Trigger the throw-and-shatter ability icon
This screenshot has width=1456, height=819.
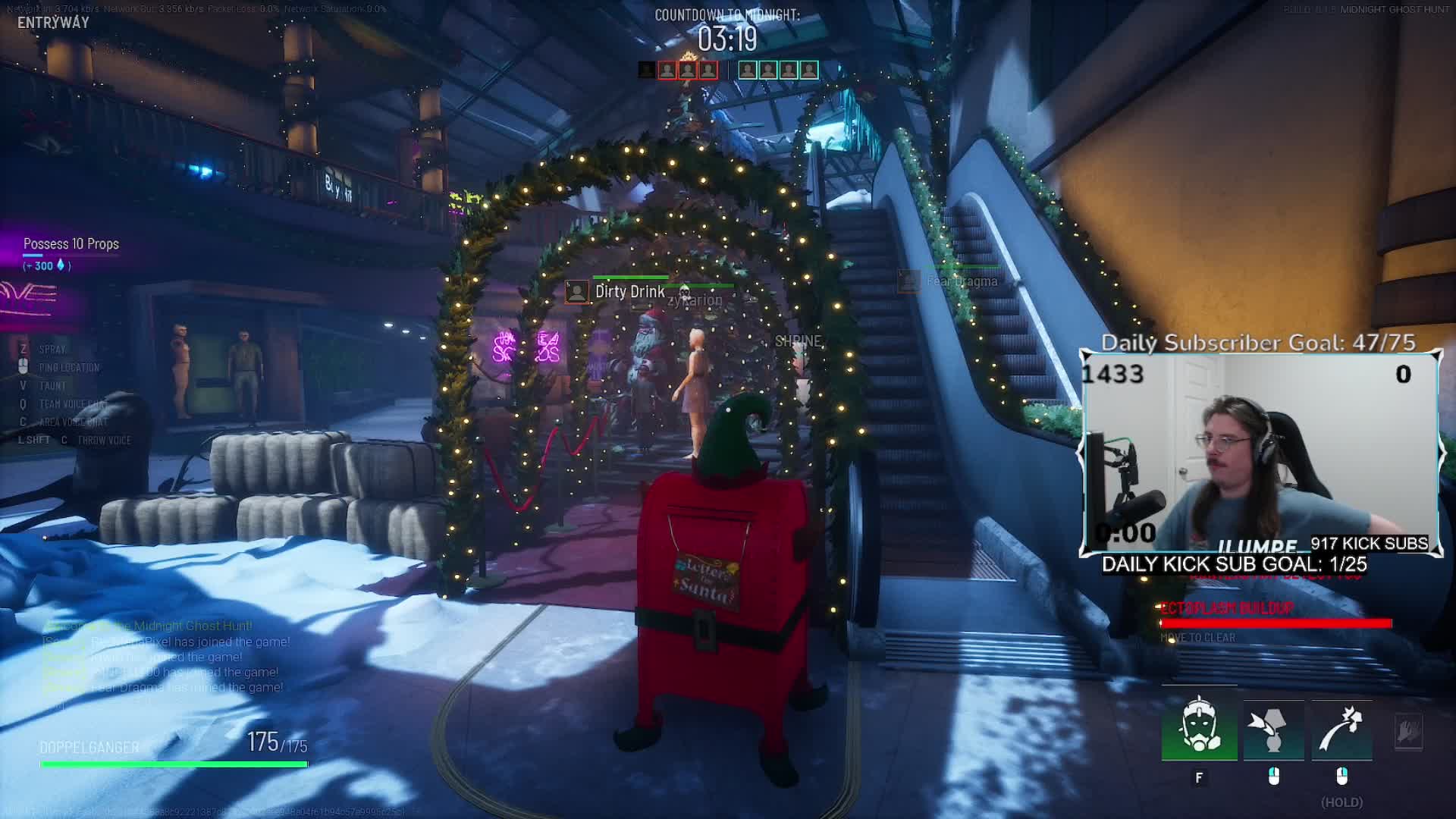pos(1341,730)
